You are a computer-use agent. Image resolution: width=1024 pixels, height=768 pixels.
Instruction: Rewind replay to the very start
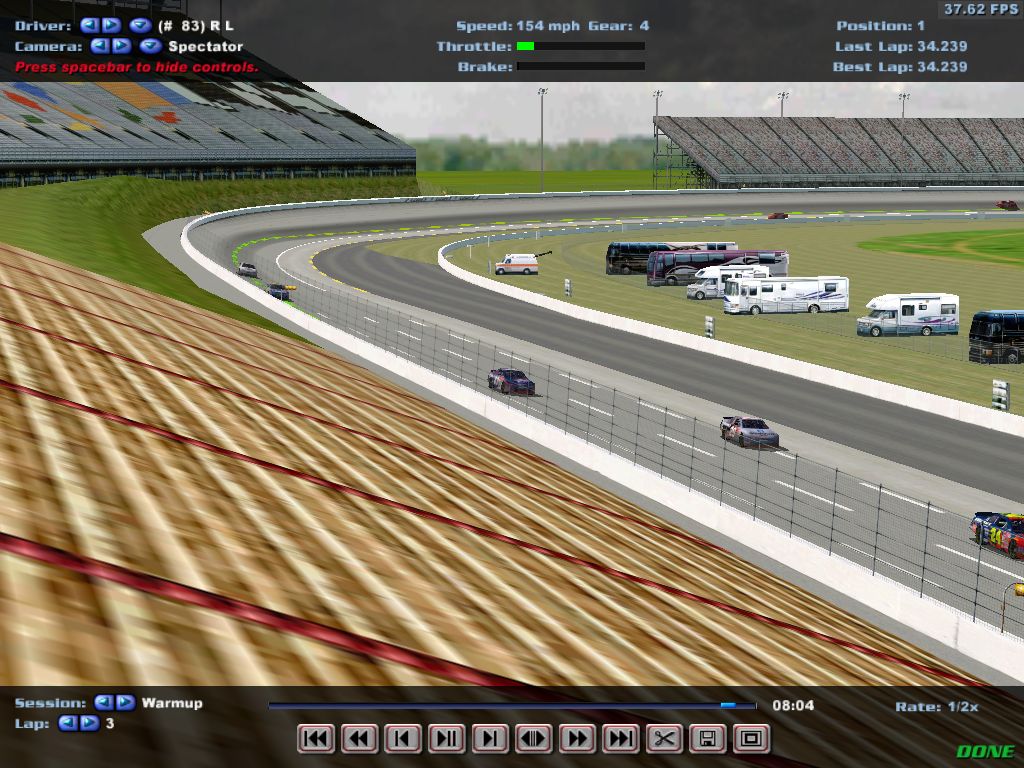click(316, 739)
